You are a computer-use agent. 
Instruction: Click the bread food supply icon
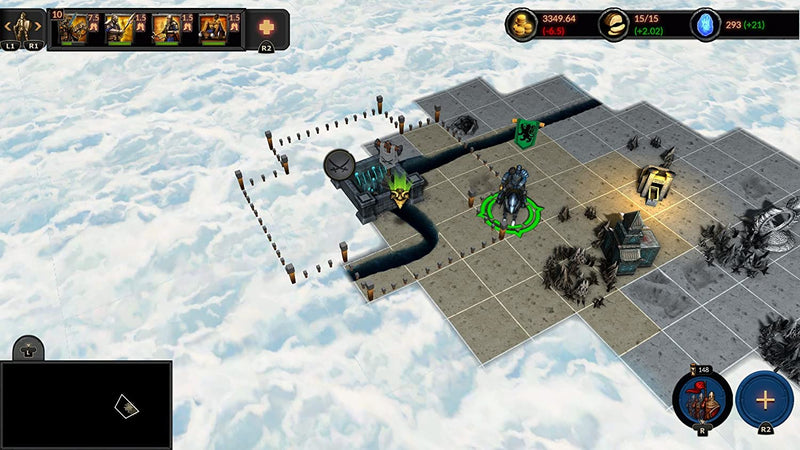tap(614, 25)
